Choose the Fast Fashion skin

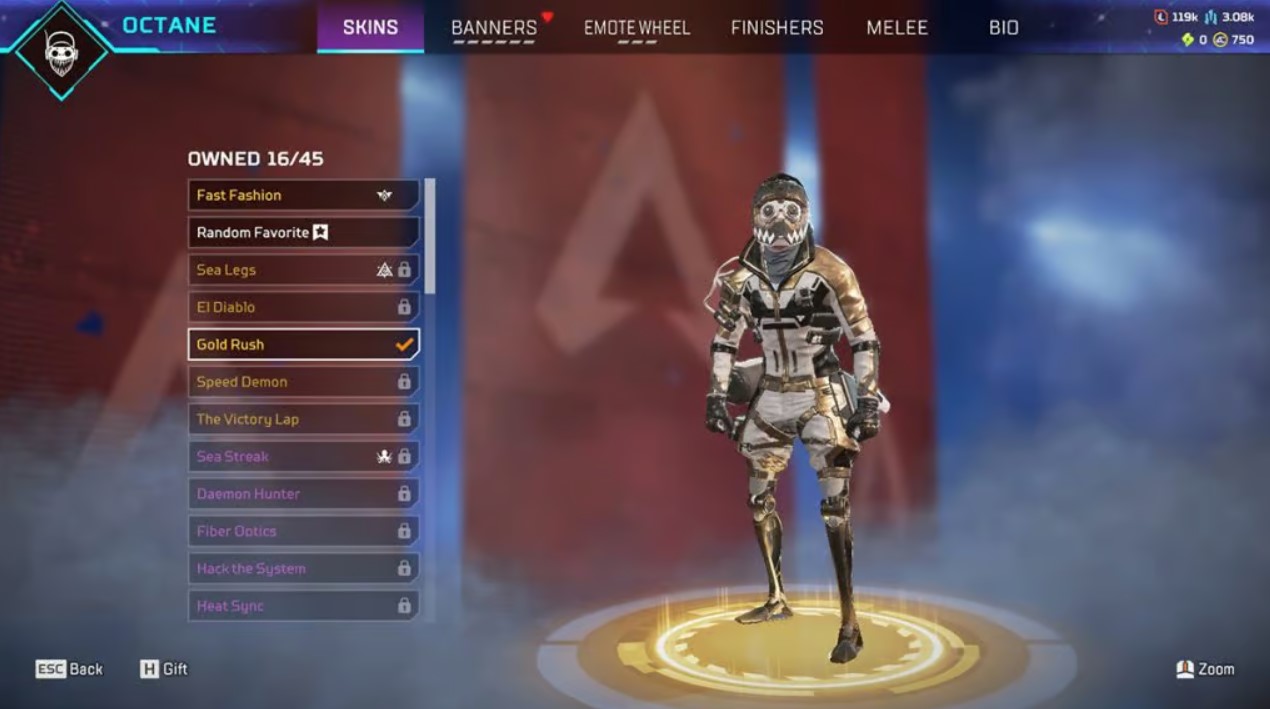click(x=303, y=195)
